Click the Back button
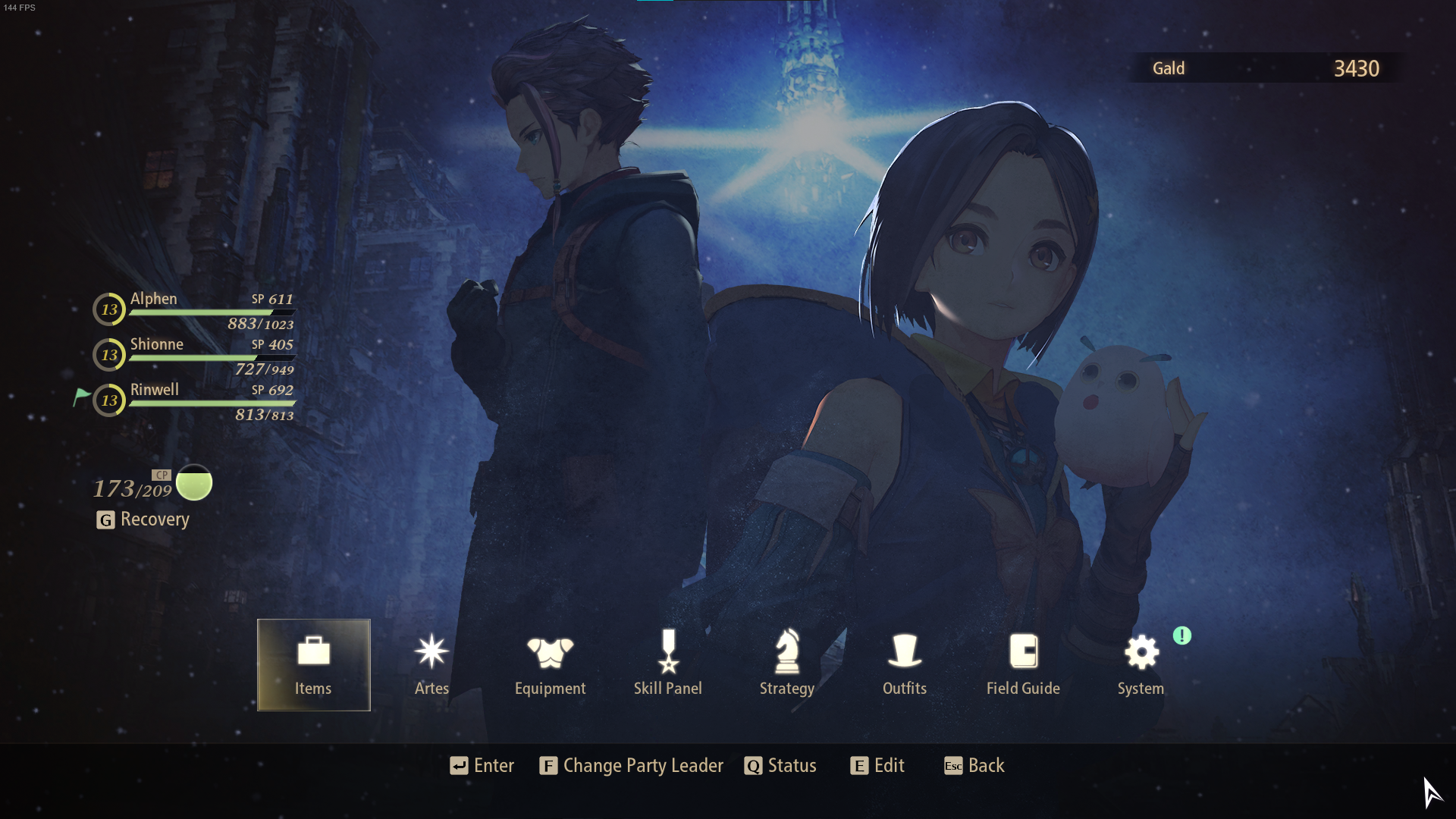 (x=974, y=766)
